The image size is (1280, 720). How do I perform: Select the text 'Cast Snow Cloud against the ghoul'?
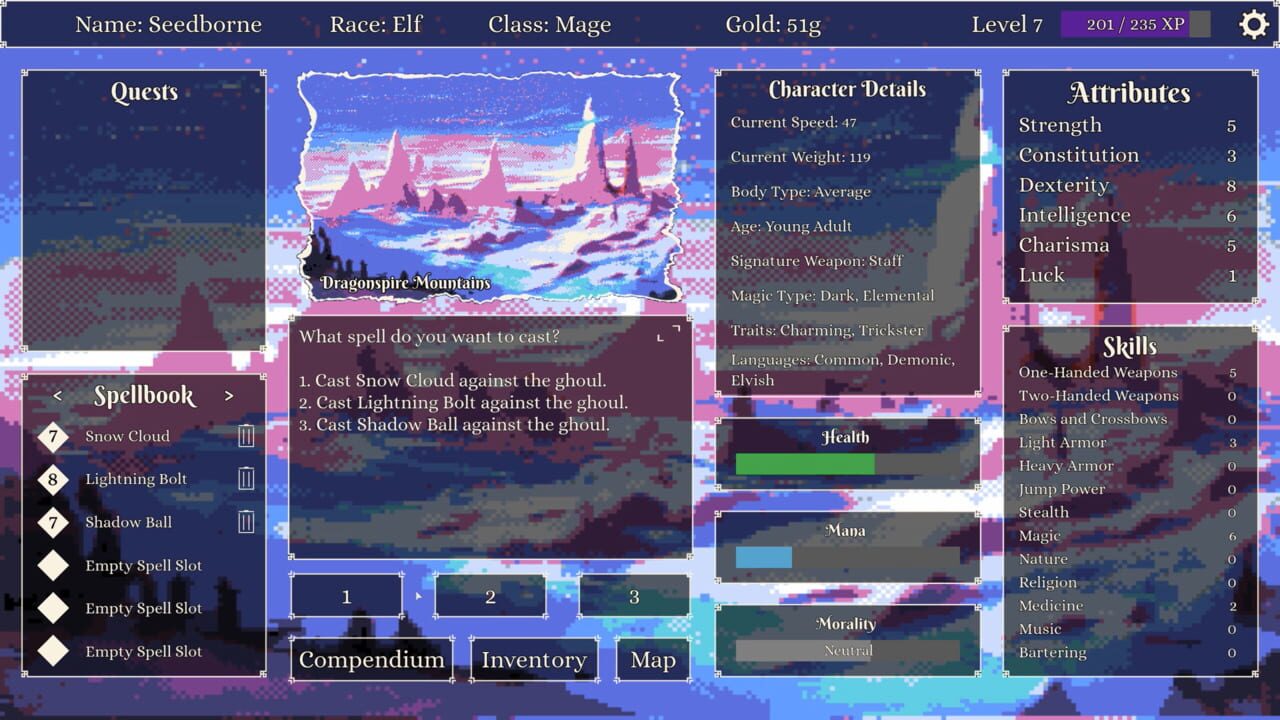click(x=453, y=378)
